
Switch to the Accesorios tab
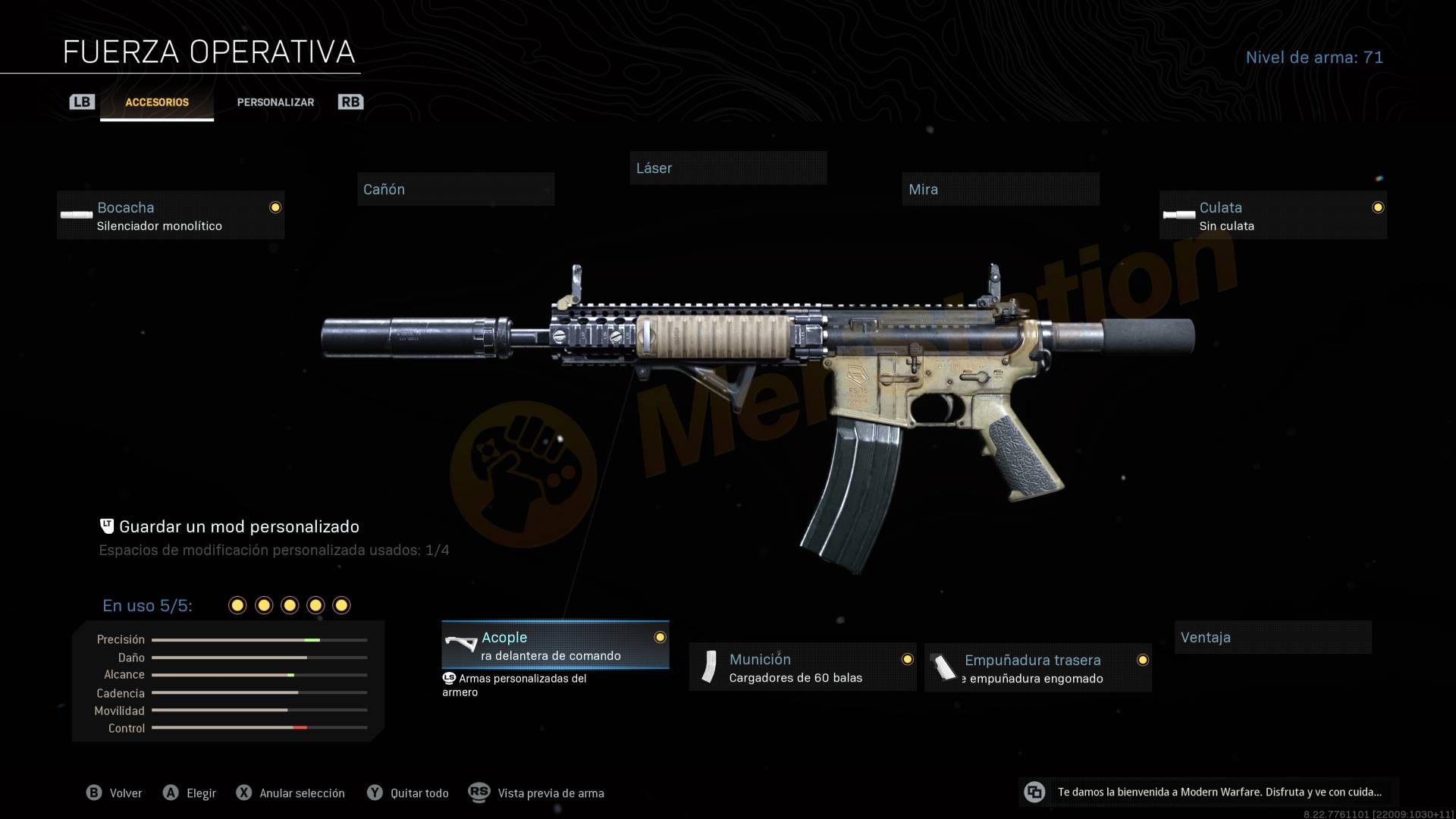157,102
